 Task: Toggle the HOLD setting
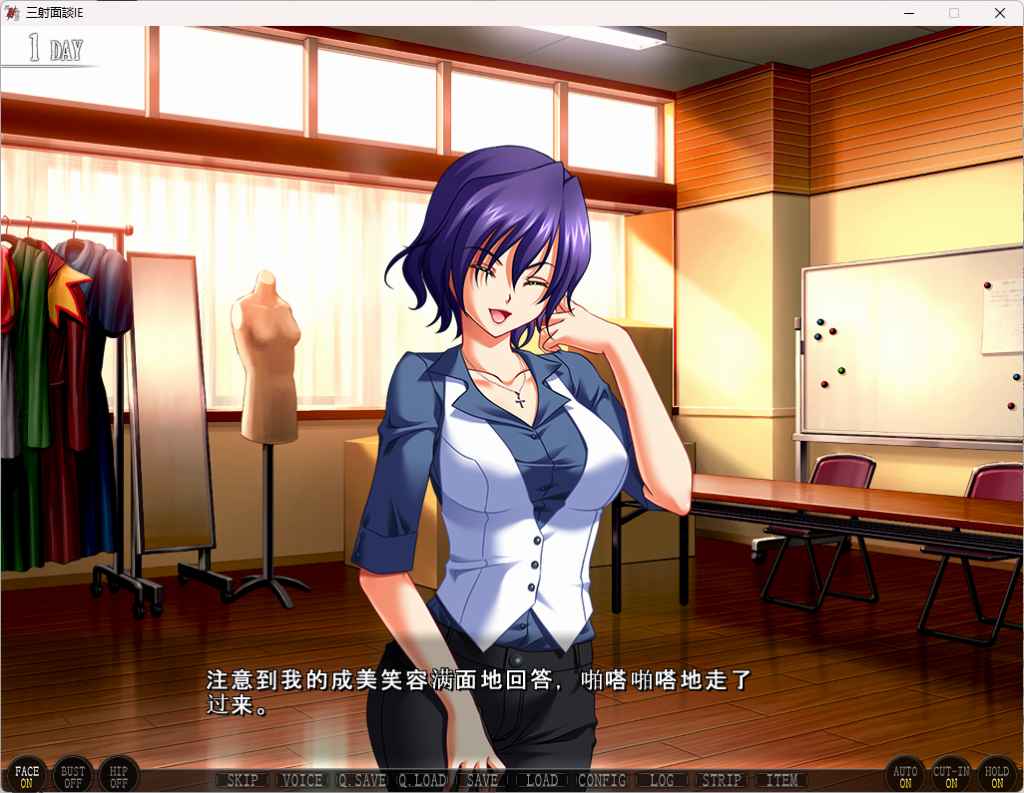[997, 775]
